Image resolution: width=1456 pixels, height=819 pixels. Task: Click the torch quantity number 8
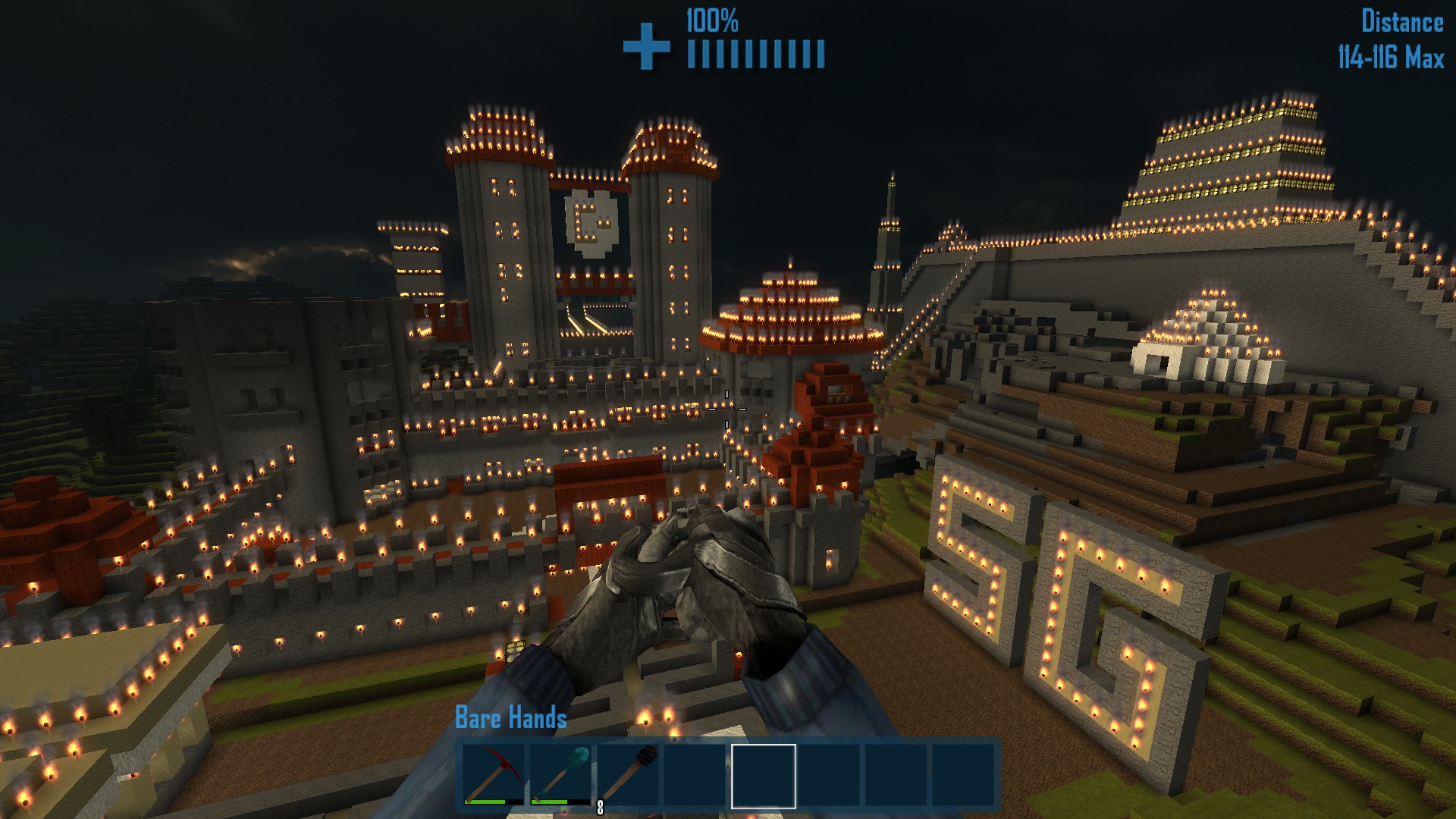tap(599, 806)
